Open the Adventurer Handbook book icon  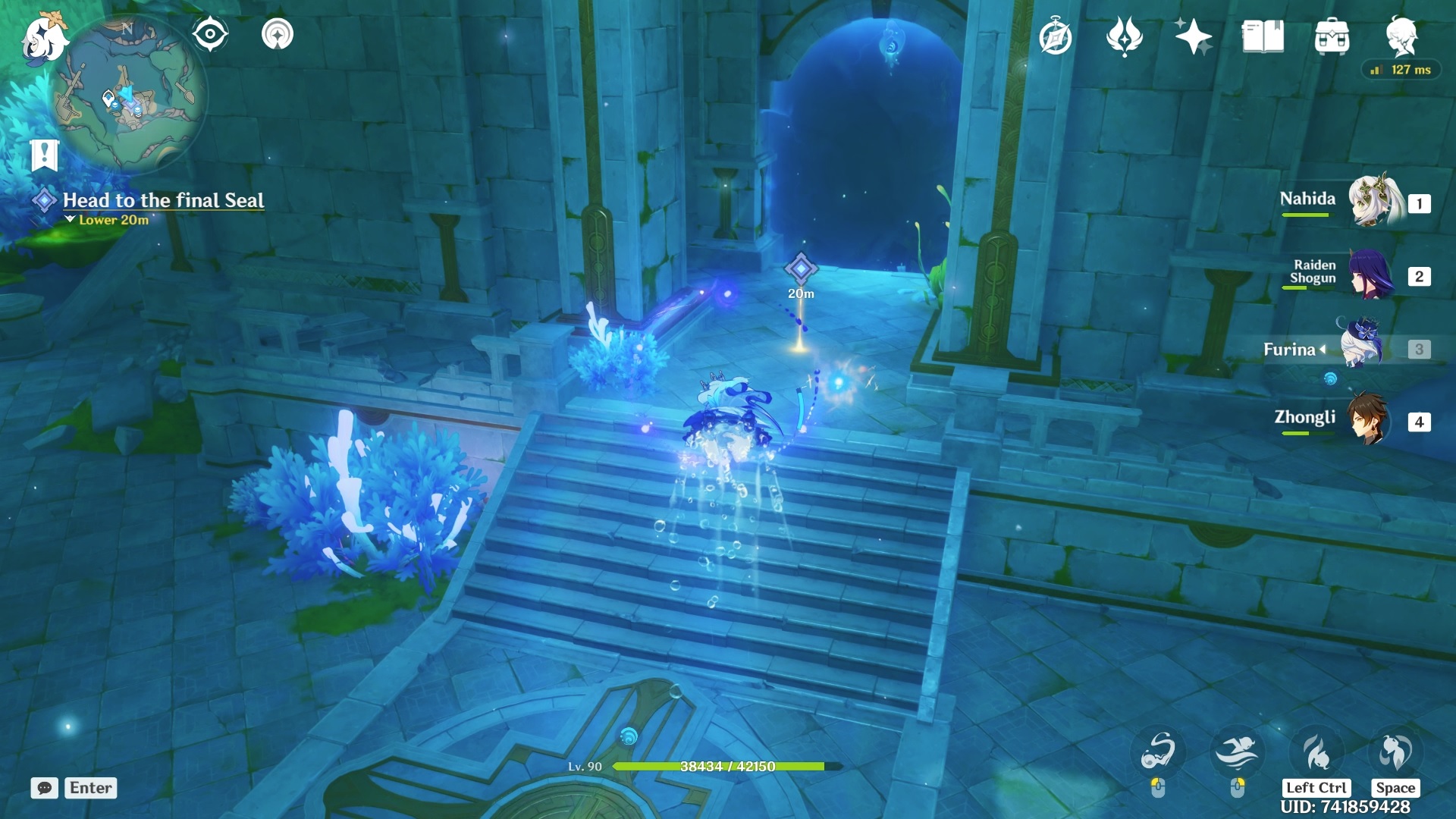click(x=1263, y=37)
